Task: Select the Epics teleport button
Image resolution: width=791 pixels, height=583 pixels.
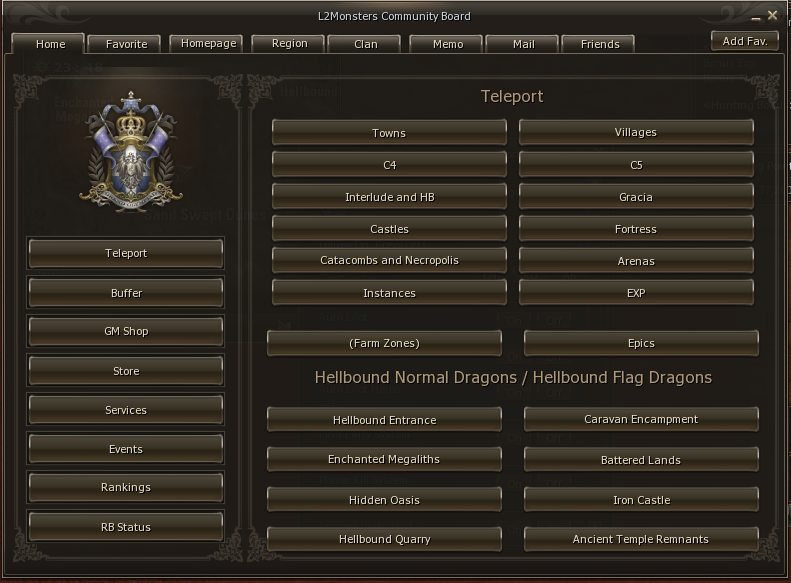Action: [x=641, y=343]
